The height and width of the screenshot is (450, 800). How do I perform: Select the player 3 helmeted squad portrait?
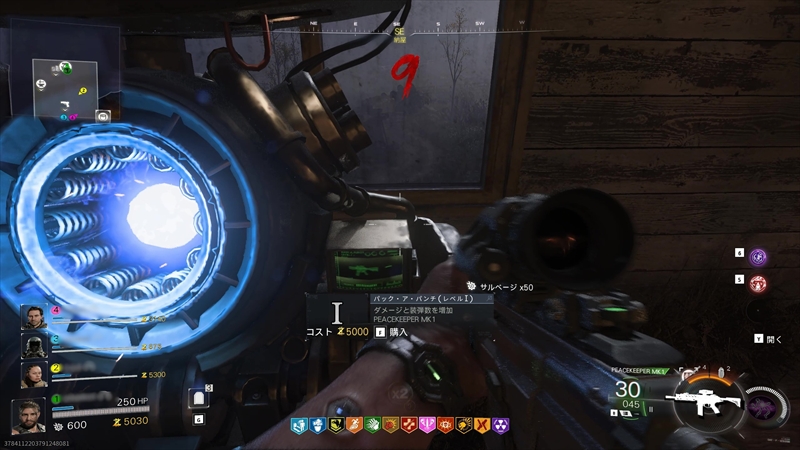[x=33, y=346]
